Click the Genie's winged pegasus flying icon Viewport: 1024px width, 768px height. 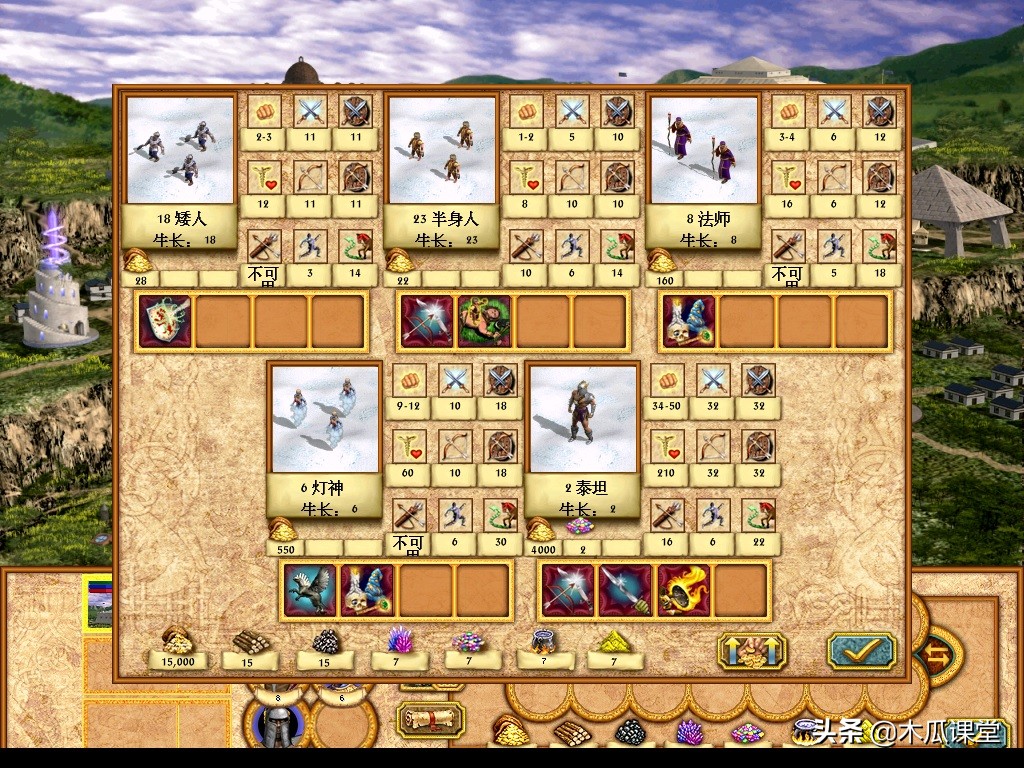(x=310, y=590)
